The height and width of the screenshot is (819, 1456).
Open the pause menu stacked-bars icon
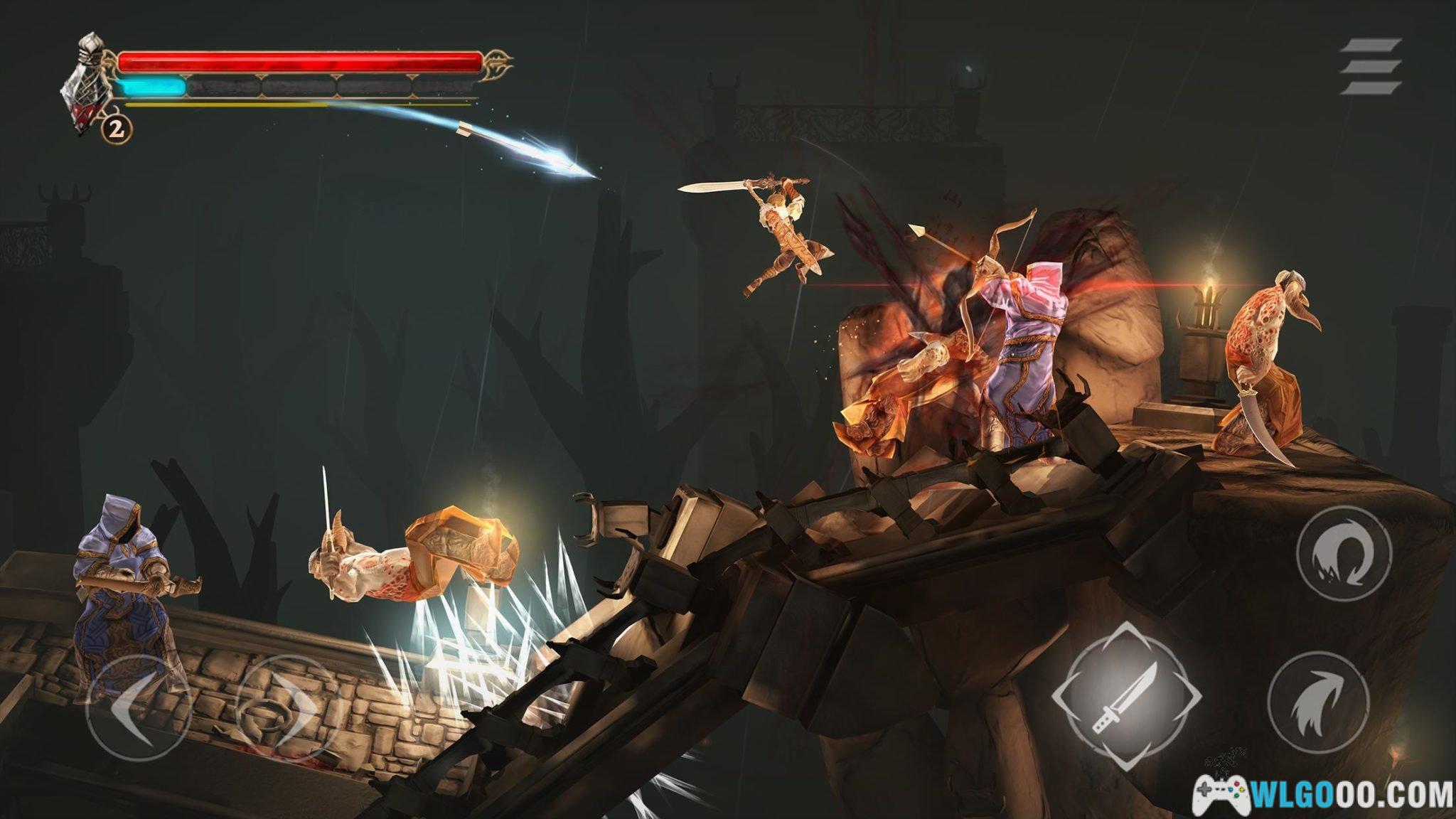point(1370,66)
